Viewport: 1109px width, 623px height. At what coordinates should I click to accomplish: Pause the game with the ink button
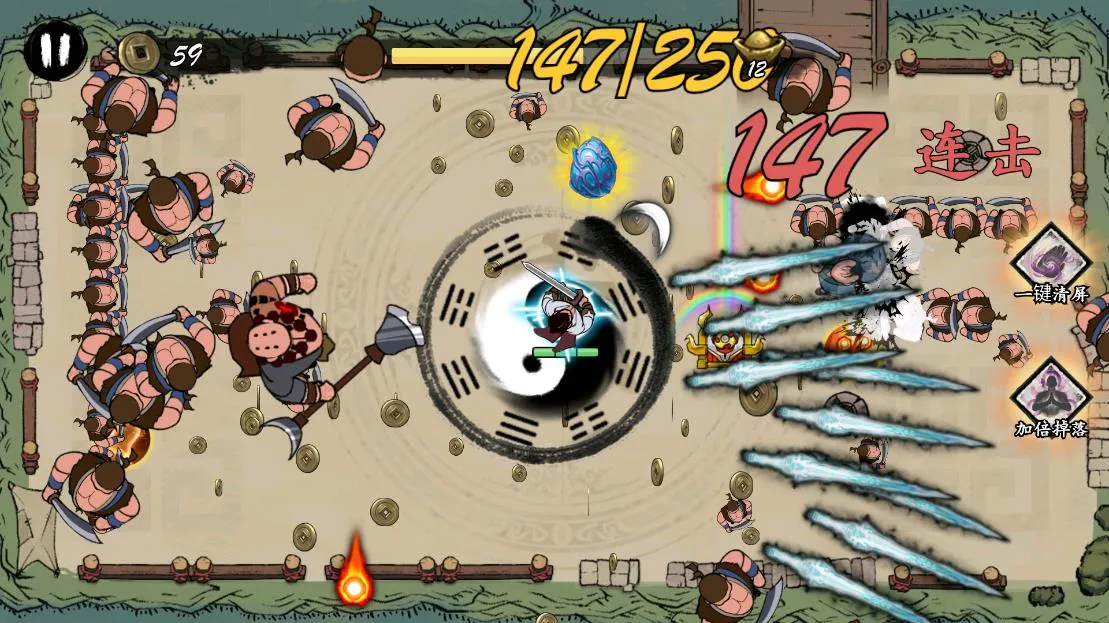[55, 49]
